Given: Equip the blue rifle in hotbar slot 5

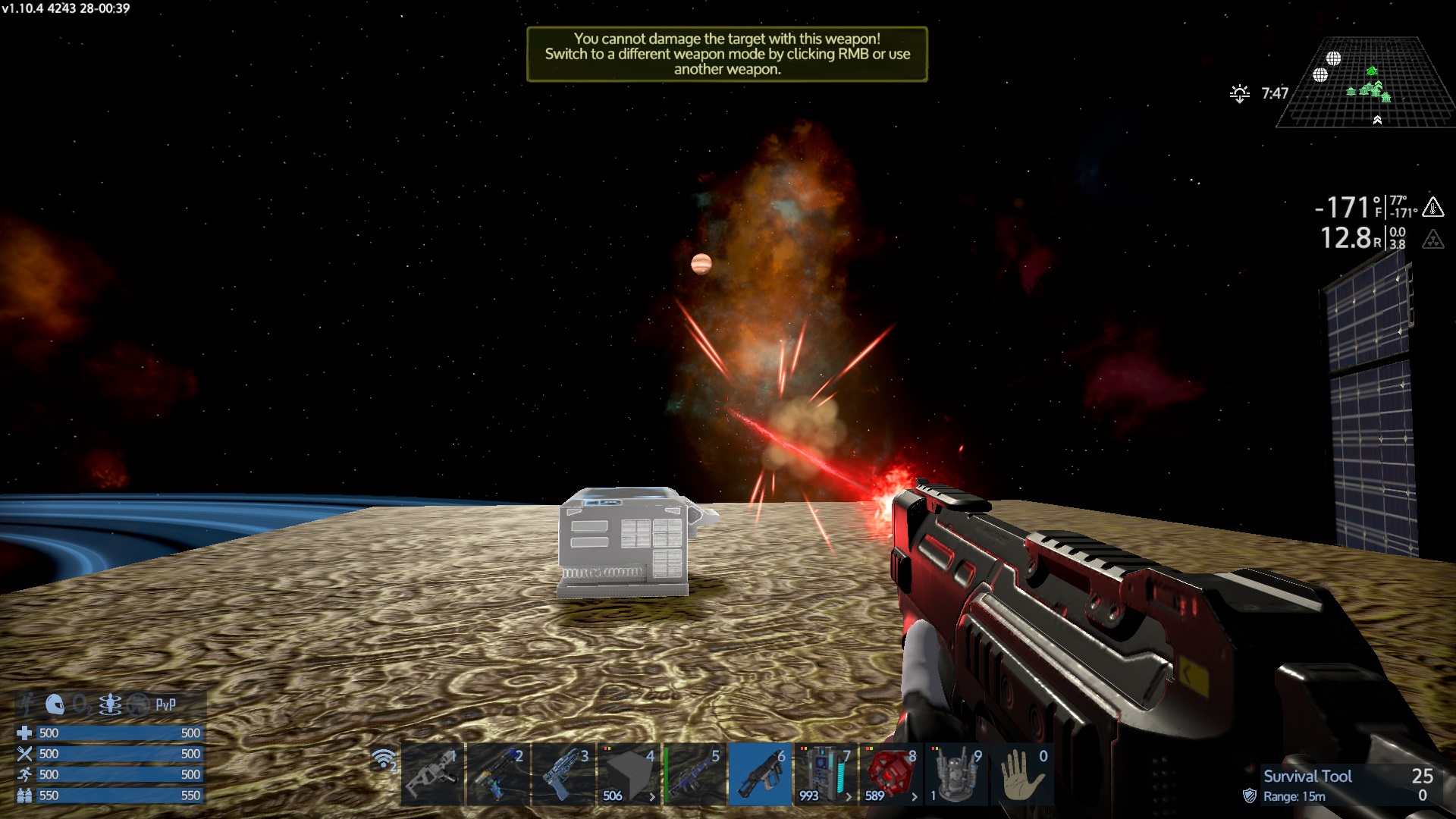Looking at the screenshot, I should tap(694, 775).
